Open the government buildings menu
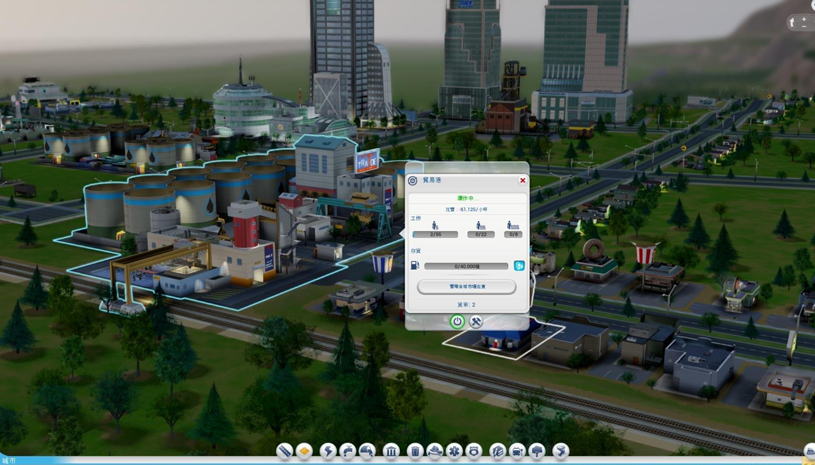 (391, 452)
